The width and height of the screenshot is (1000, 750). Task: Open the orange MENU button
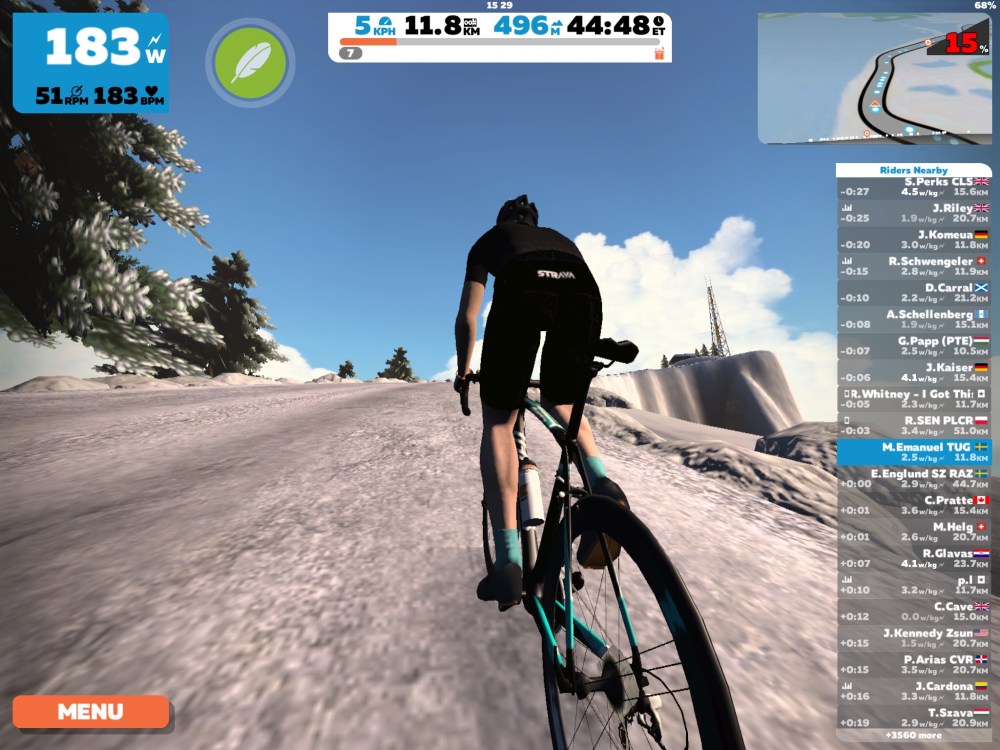[x=91, y=712]
